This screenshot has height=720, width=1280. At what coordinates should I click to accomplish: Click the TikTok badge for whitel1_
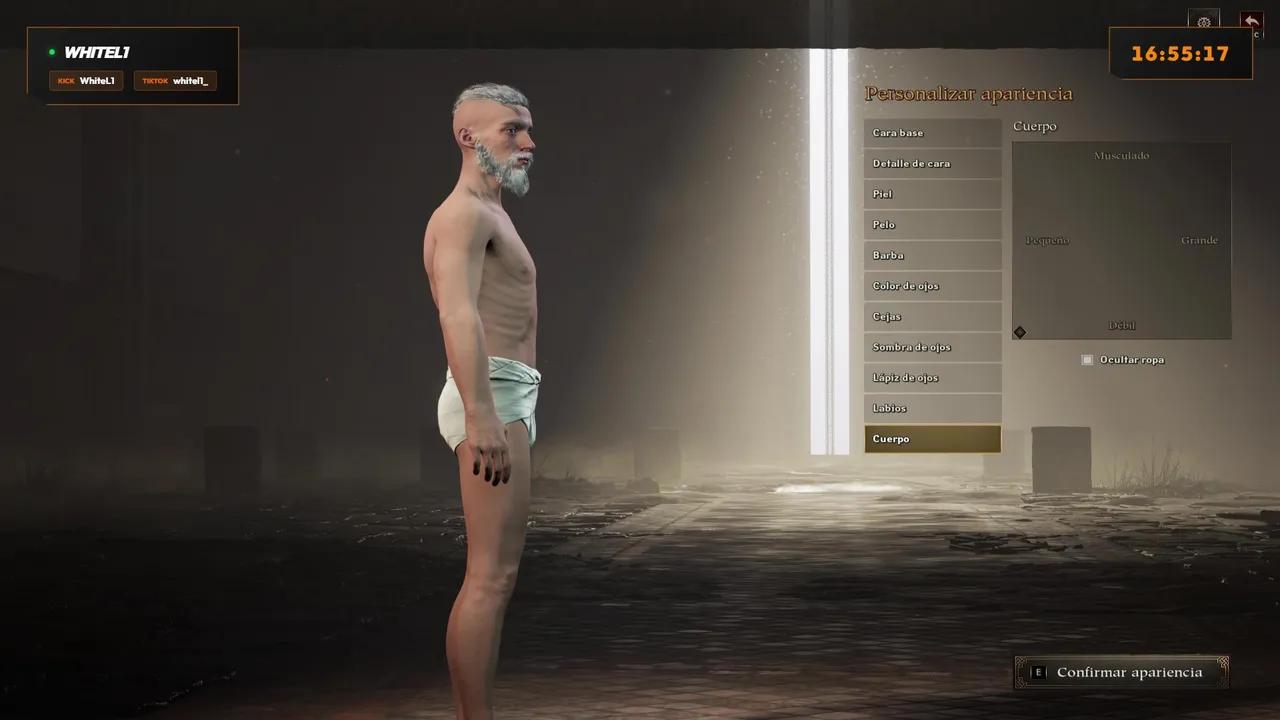[175, 81]
